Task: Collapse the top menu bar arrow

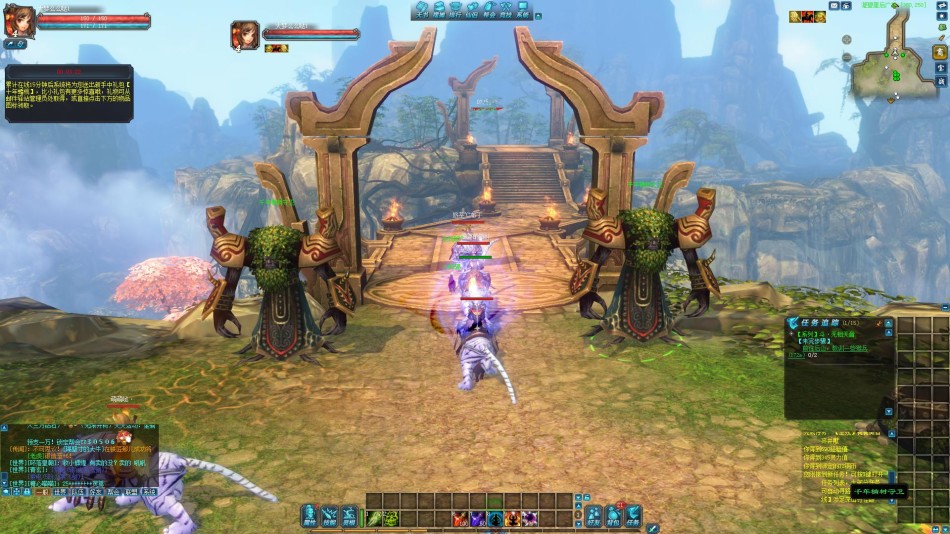Action: tap(540, 15)
